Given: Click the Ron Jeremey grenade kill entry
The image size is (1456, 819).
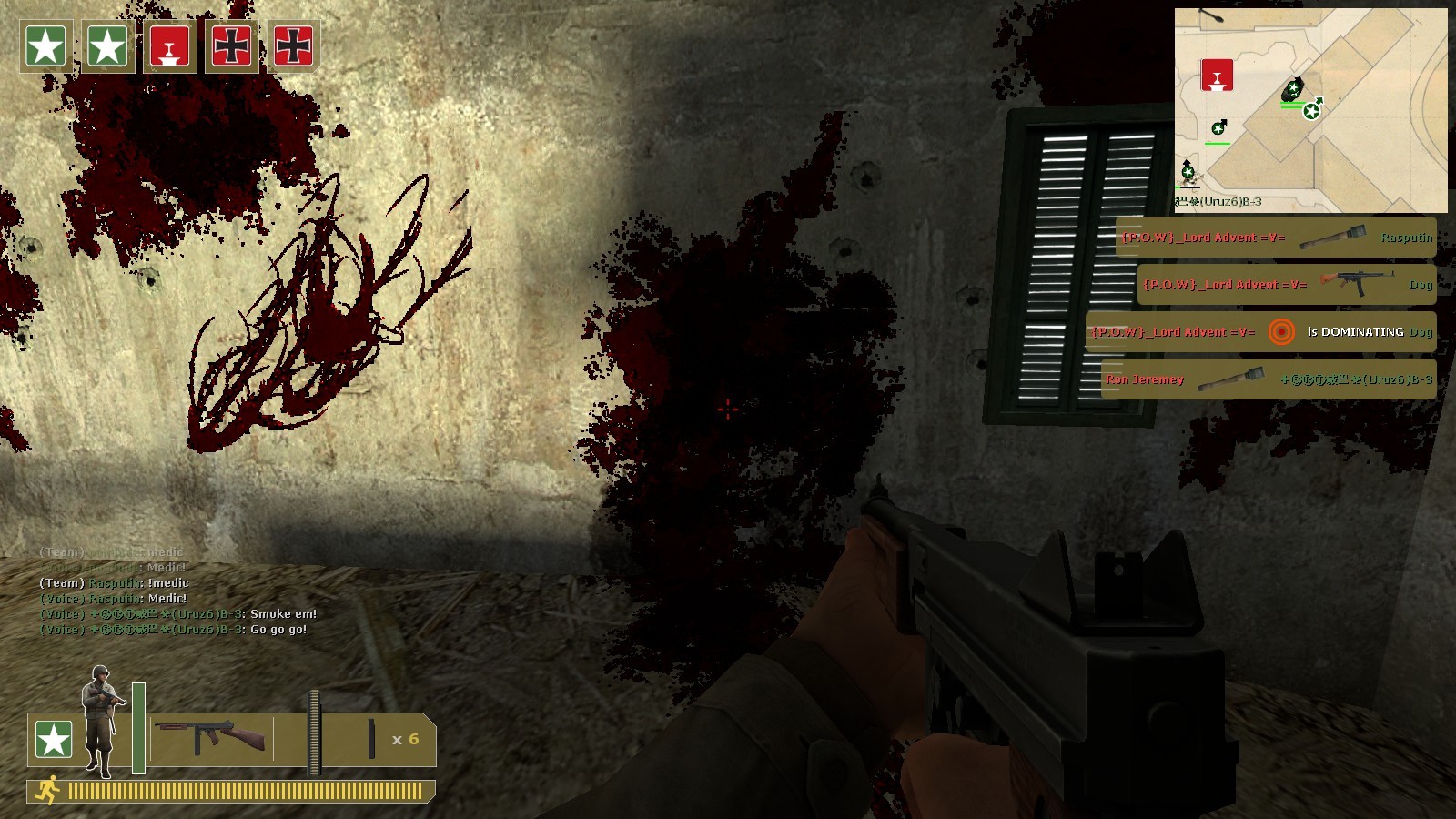Looking at the screenshot, I should pyautogui.click(x=1268, y=379).
